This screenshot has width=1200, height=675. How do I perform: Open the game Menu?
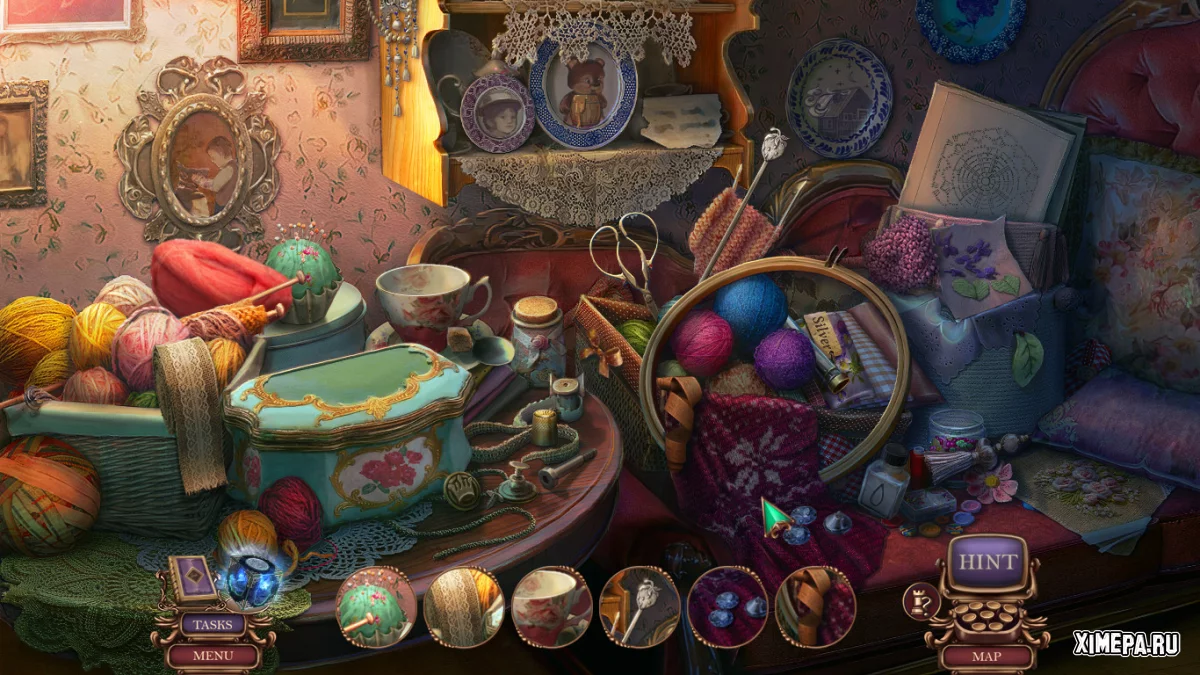[212, 656]
